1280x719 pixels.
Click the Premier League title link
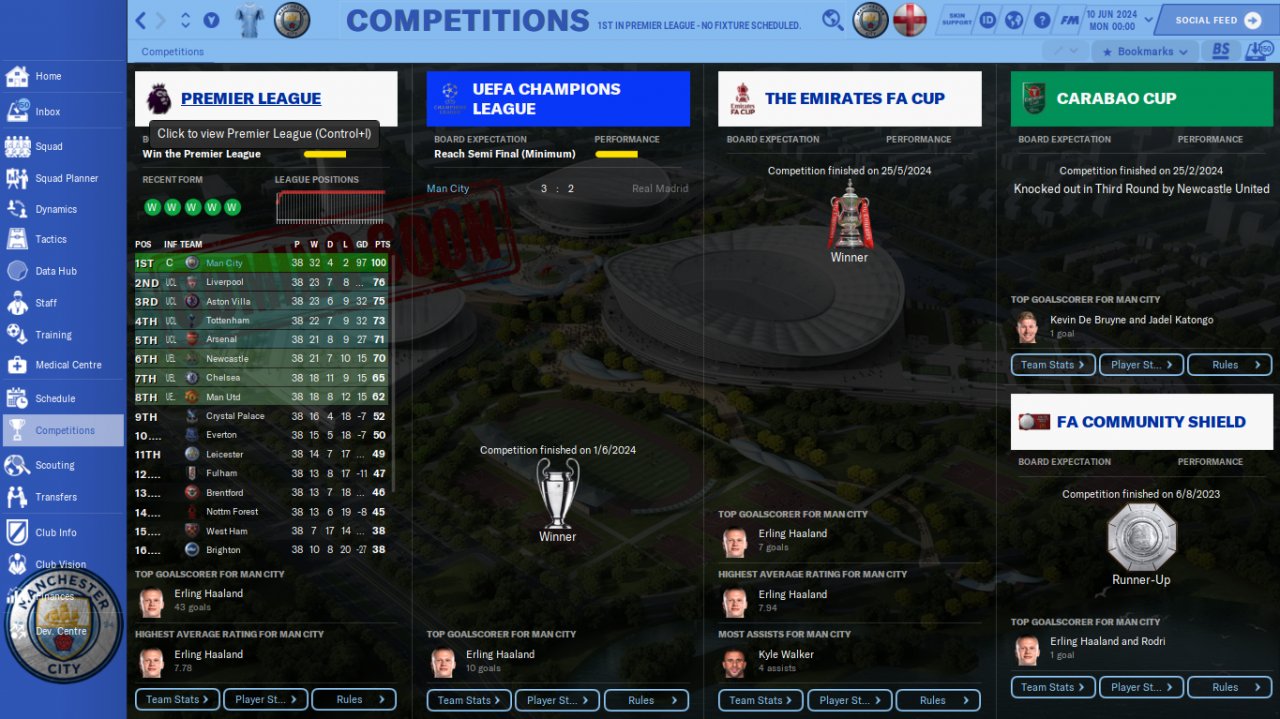tap(250, 98)
